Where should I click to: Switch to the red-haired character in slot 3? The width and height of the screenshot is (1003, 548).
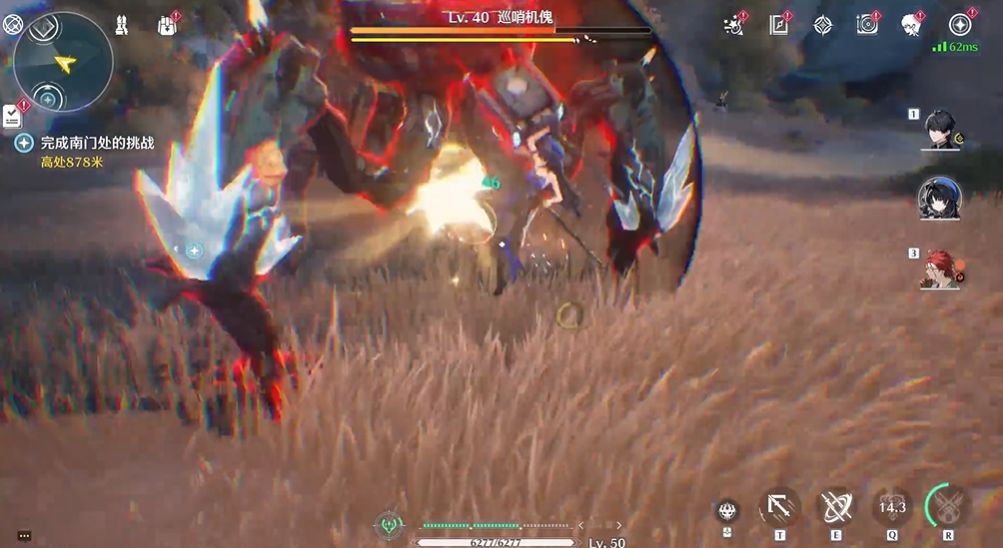tap(940, 268)
